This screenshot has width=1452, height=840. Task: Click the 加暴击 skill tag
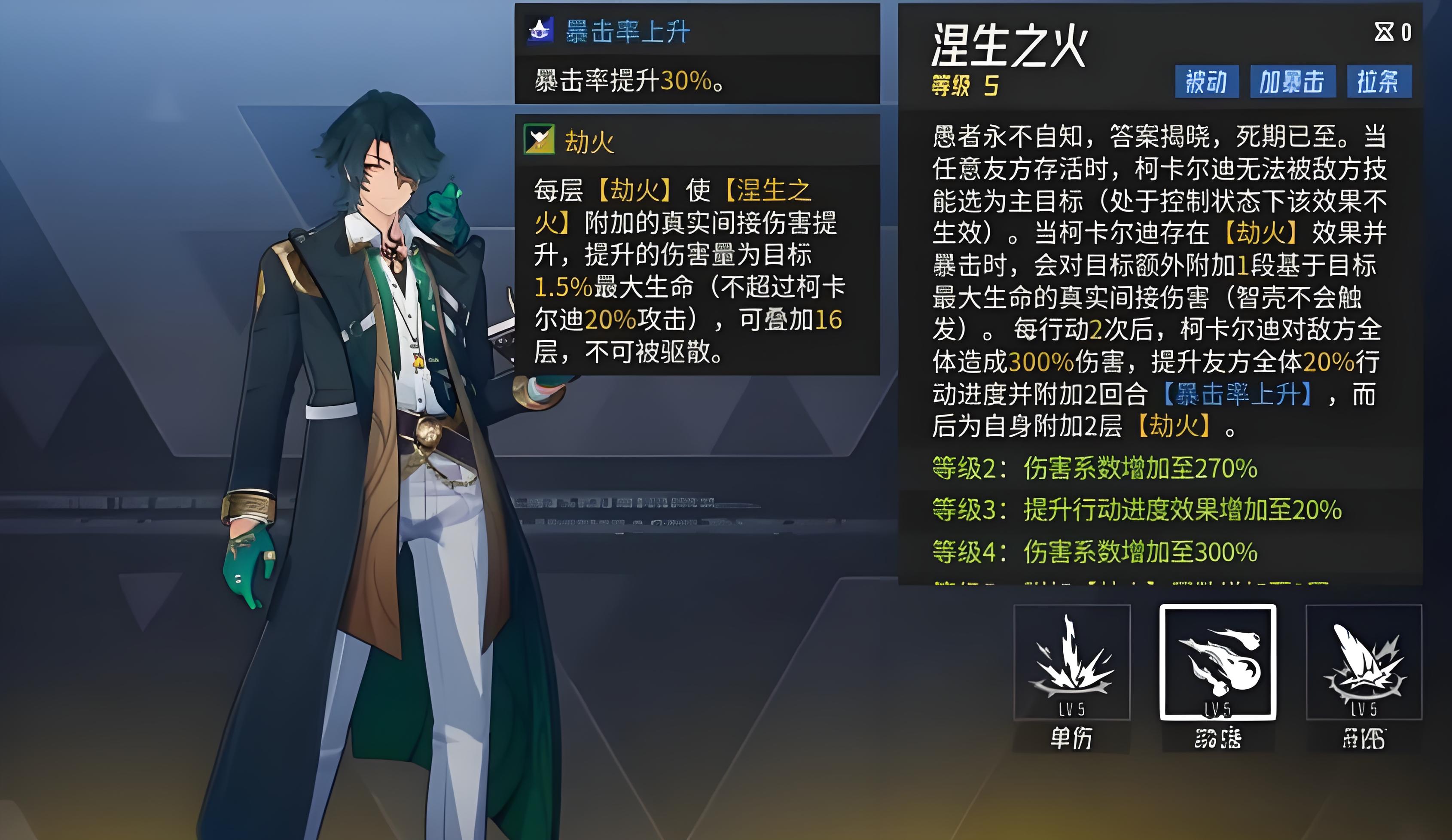point(1292,82)
